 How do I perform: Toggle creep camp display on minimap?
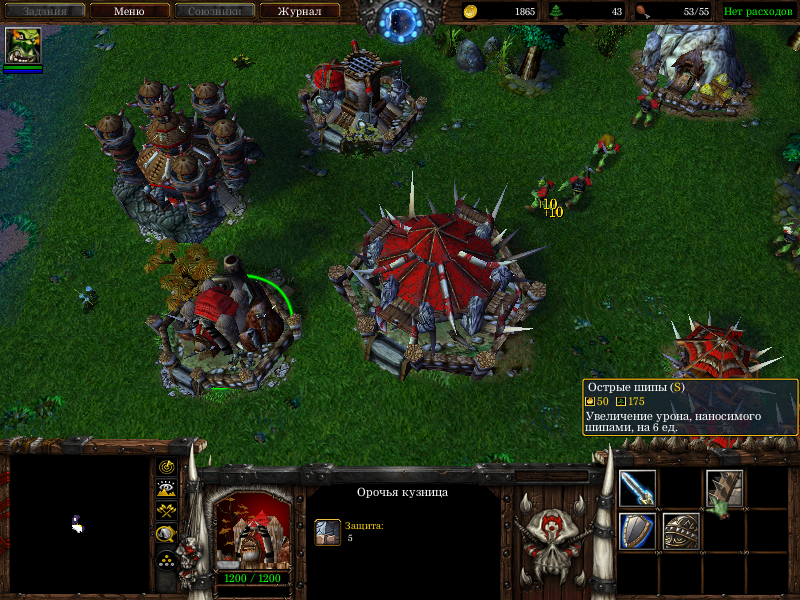(167, 532)
